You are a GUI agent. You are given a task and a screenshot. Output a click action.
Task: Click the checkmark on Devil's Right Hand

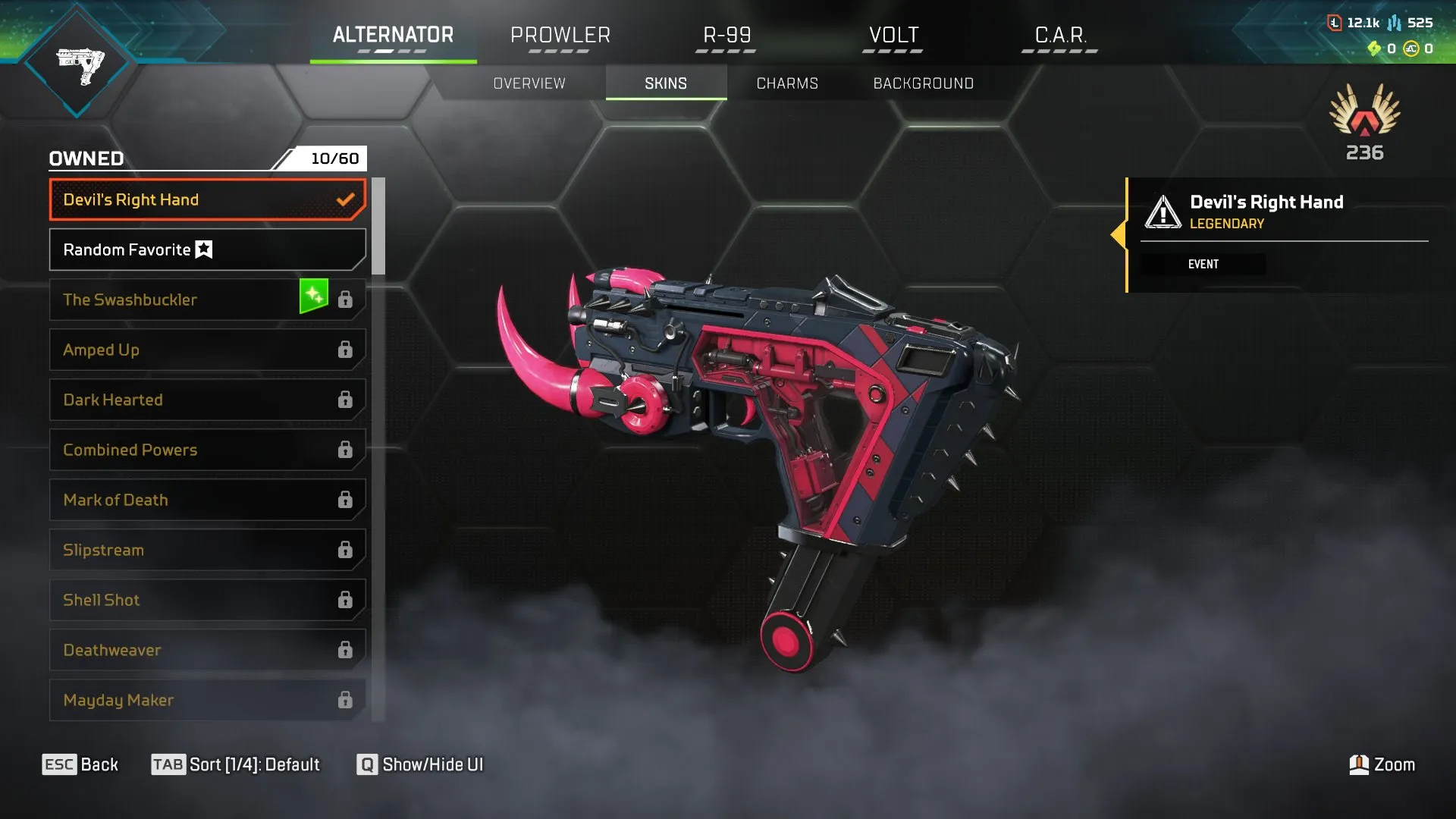pos(346,199)
